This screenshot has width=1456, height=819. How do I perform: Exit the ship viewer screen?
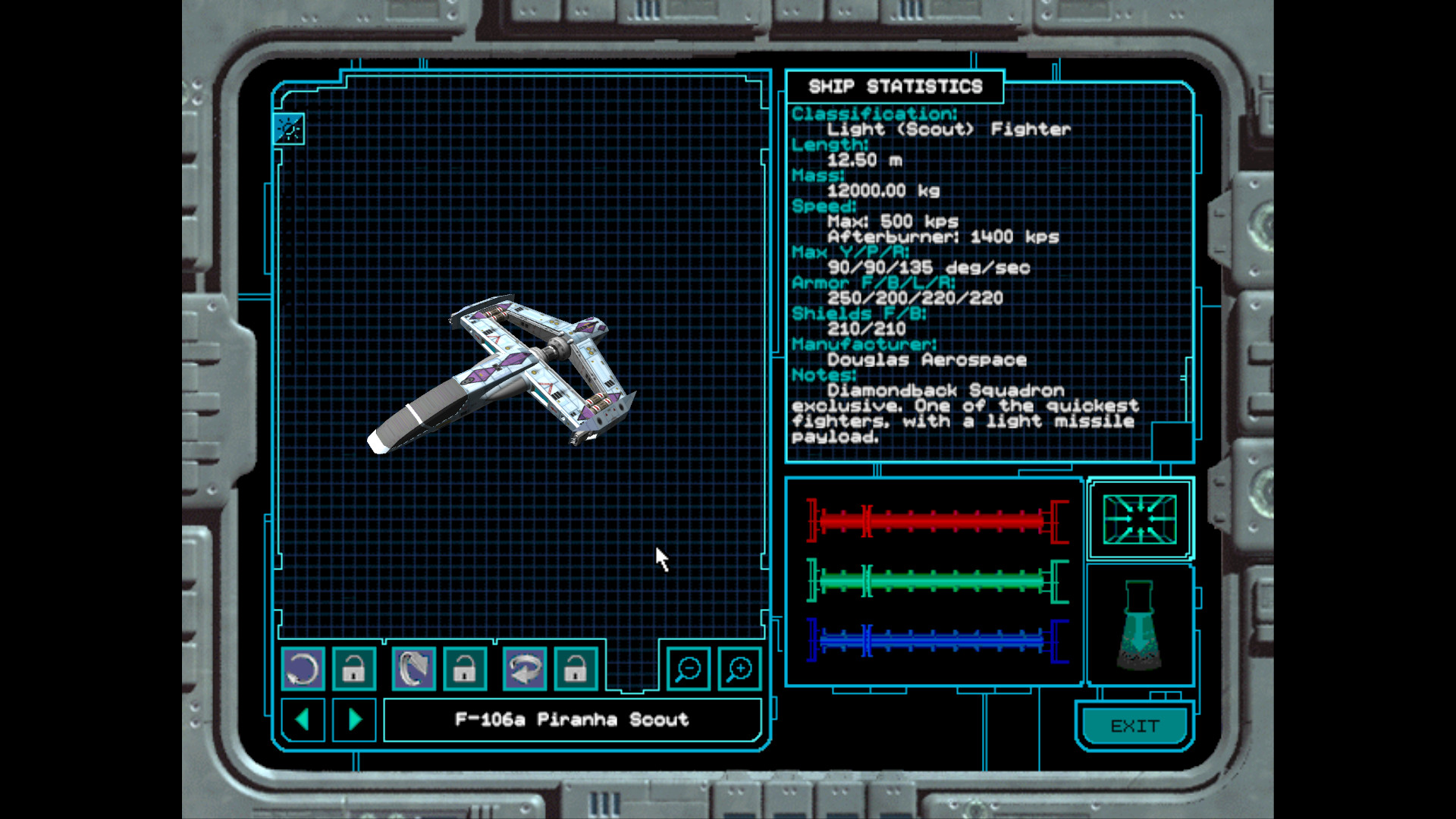pyautogui.click(x=1134, y=726)
